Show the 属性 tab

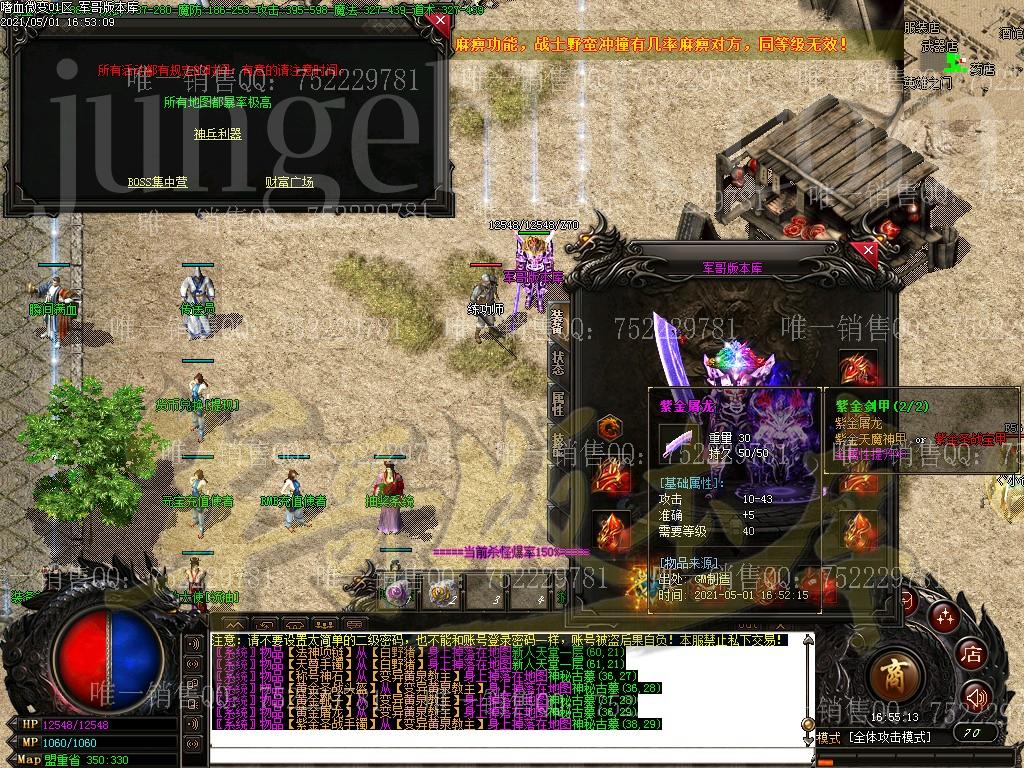557,403
